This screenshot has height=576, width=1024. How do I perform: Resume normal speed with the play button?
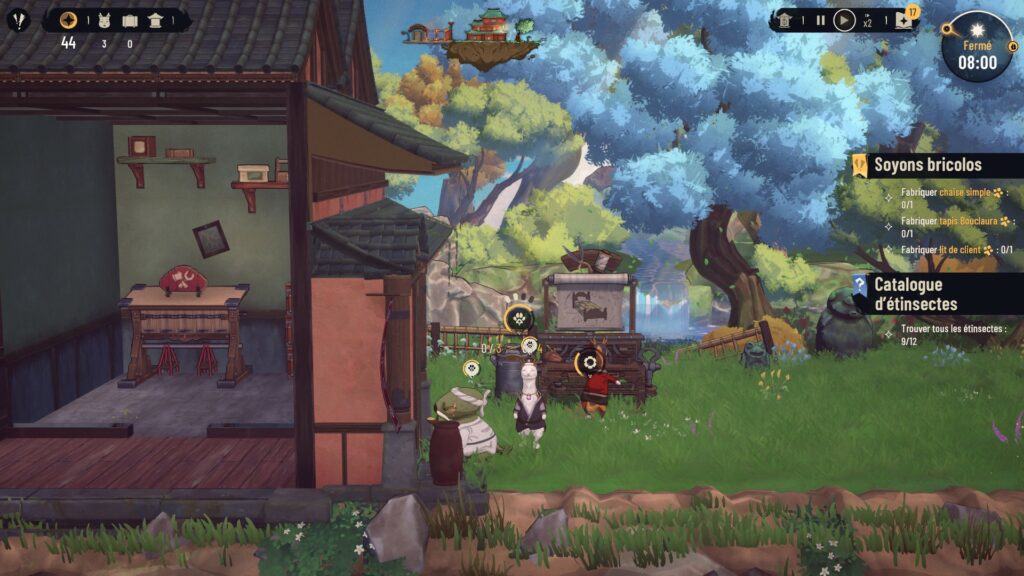point(845,20)
